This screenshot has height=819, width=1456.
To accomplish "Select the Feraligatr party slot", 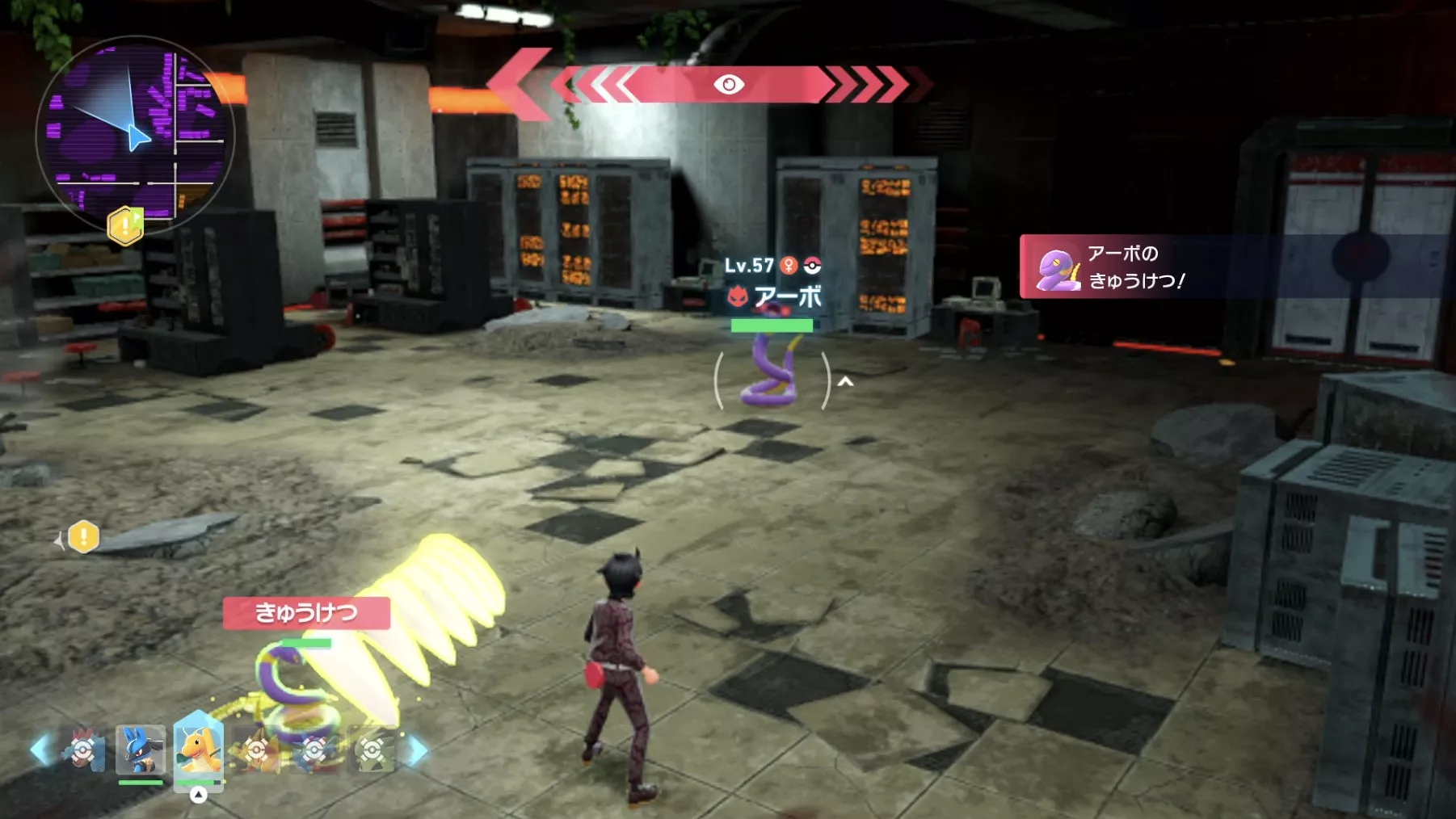I will pyautogui.click(x=83, y=750).
